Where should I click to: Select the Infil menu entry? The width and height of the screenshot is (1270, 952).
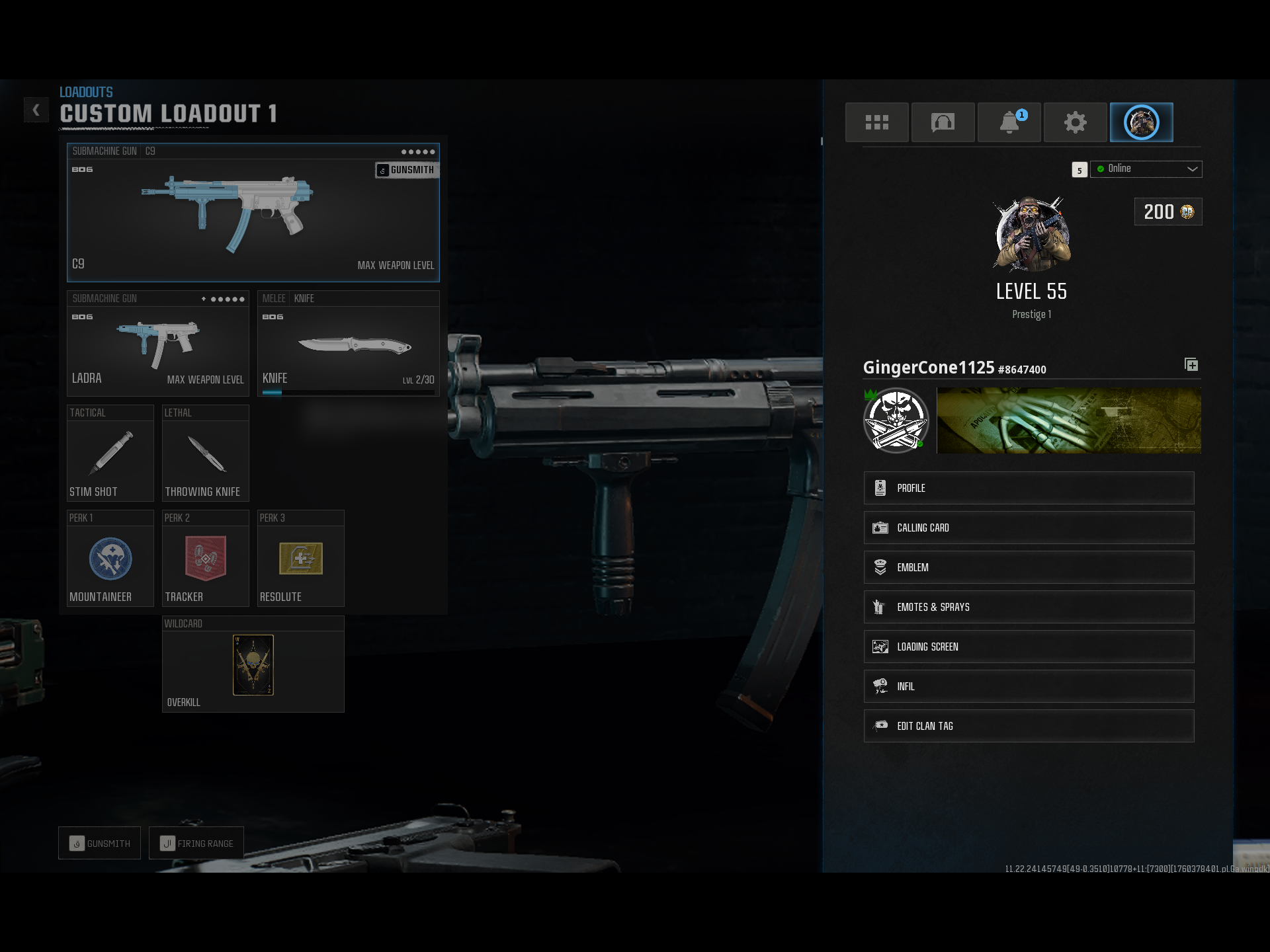1029,686
